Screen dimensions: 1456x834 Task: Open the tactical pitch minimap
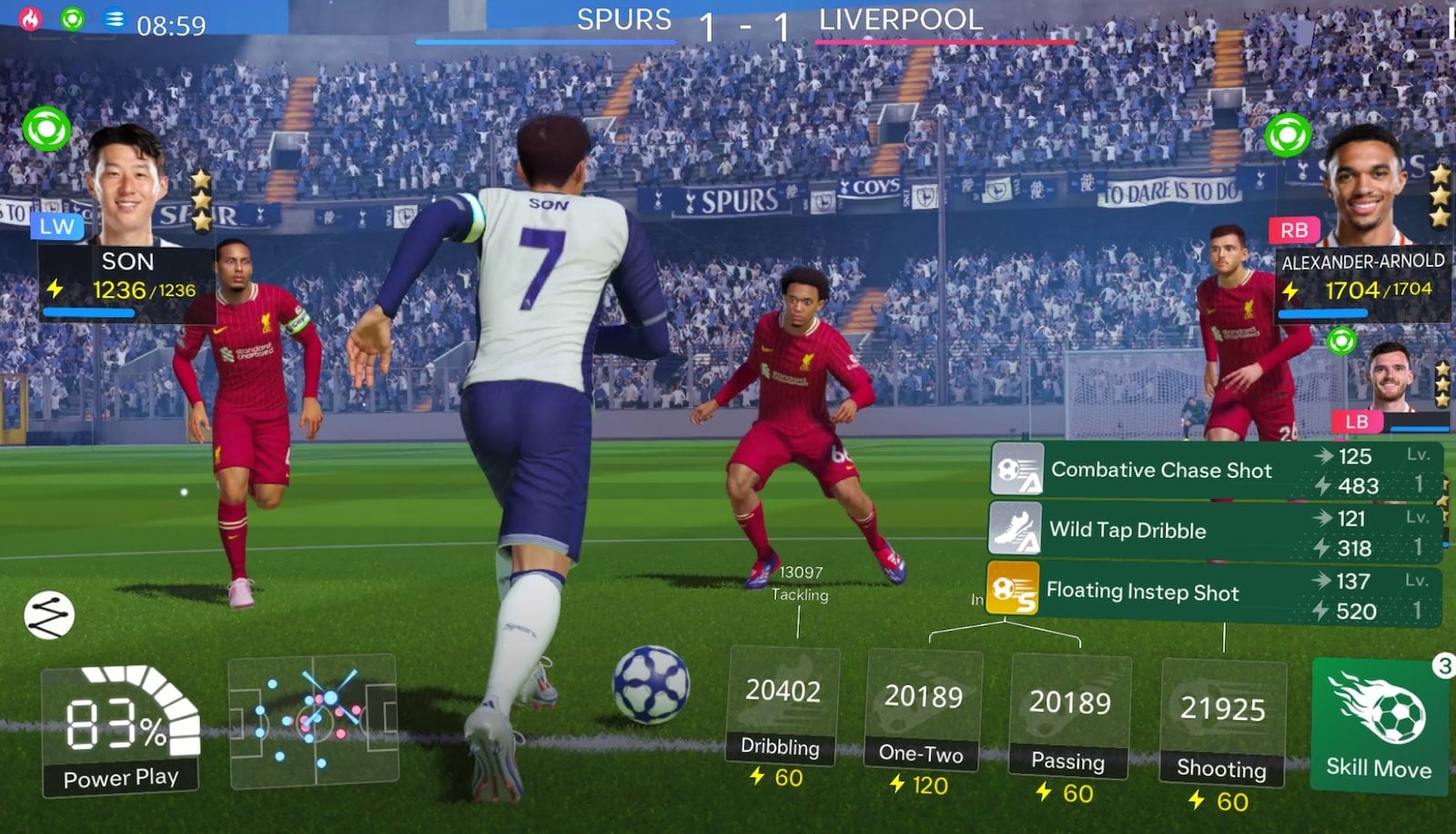(x=312, y=719)
